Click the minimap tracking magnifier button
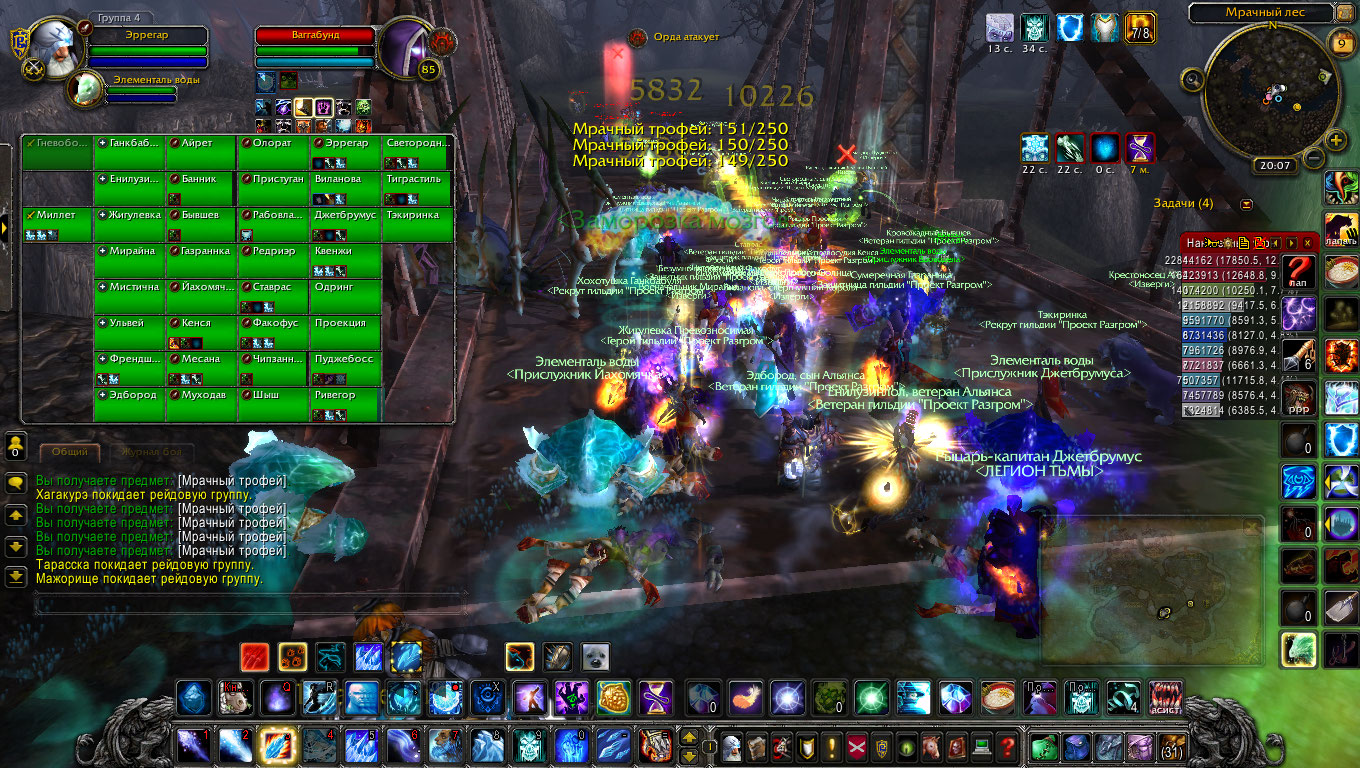The width and height of the screenshot is (1360, 768). (x=1192, y=79)
